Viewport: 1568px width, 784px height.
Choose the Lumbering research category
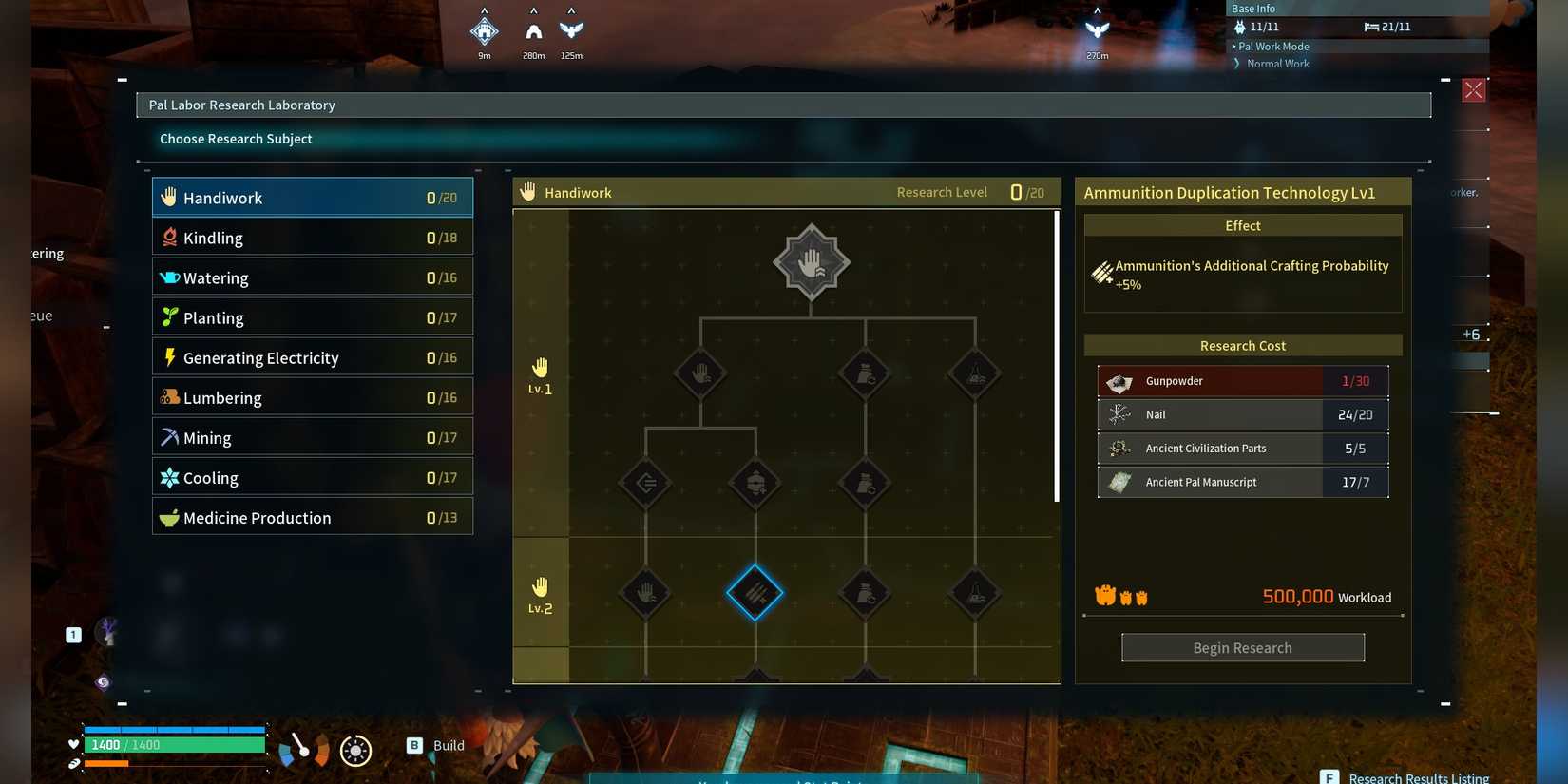coord(312,397)
